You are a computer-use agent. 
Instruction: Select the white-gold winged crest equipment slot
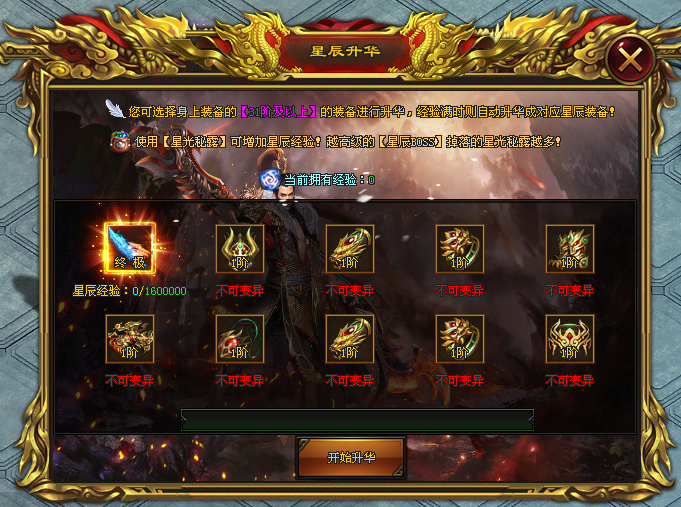click(570, 339)
